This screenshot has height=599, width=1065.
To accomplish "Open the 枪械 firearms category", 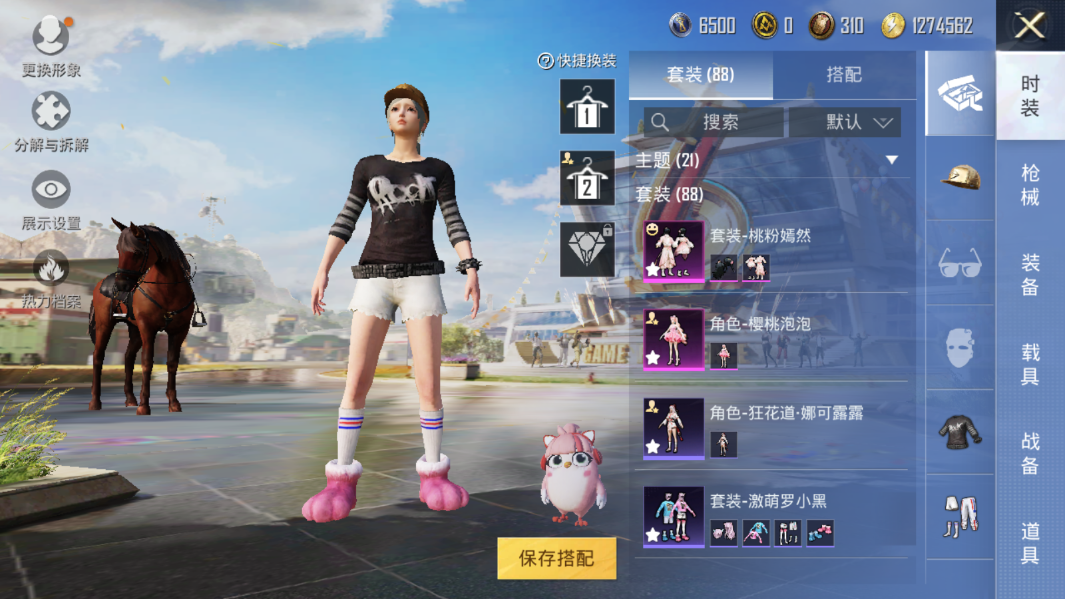I will pos(1030,185).
